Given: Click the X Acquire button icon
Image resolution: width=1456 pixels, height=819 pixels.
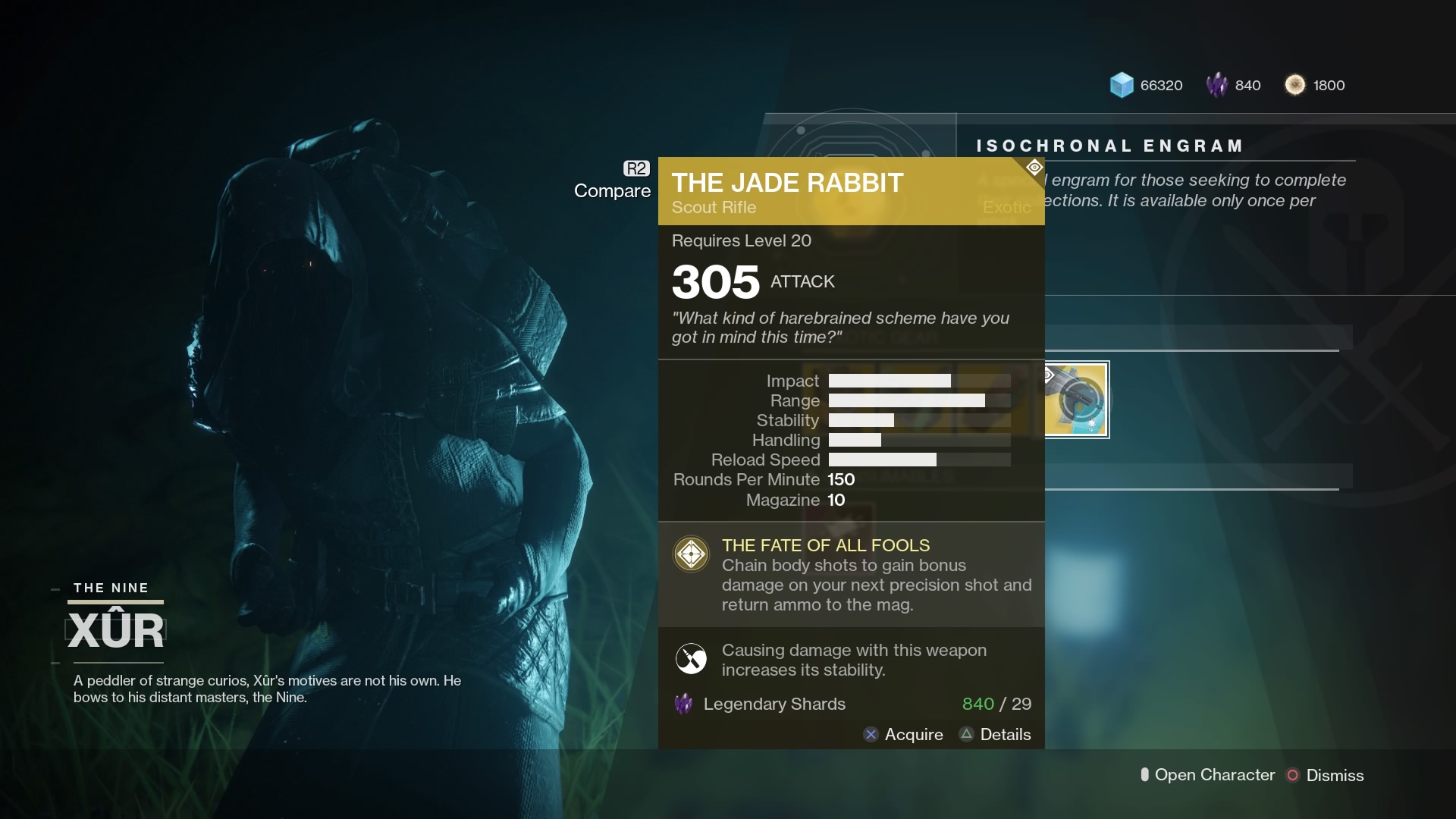Looking at the screenshot, I should [872, 735].
